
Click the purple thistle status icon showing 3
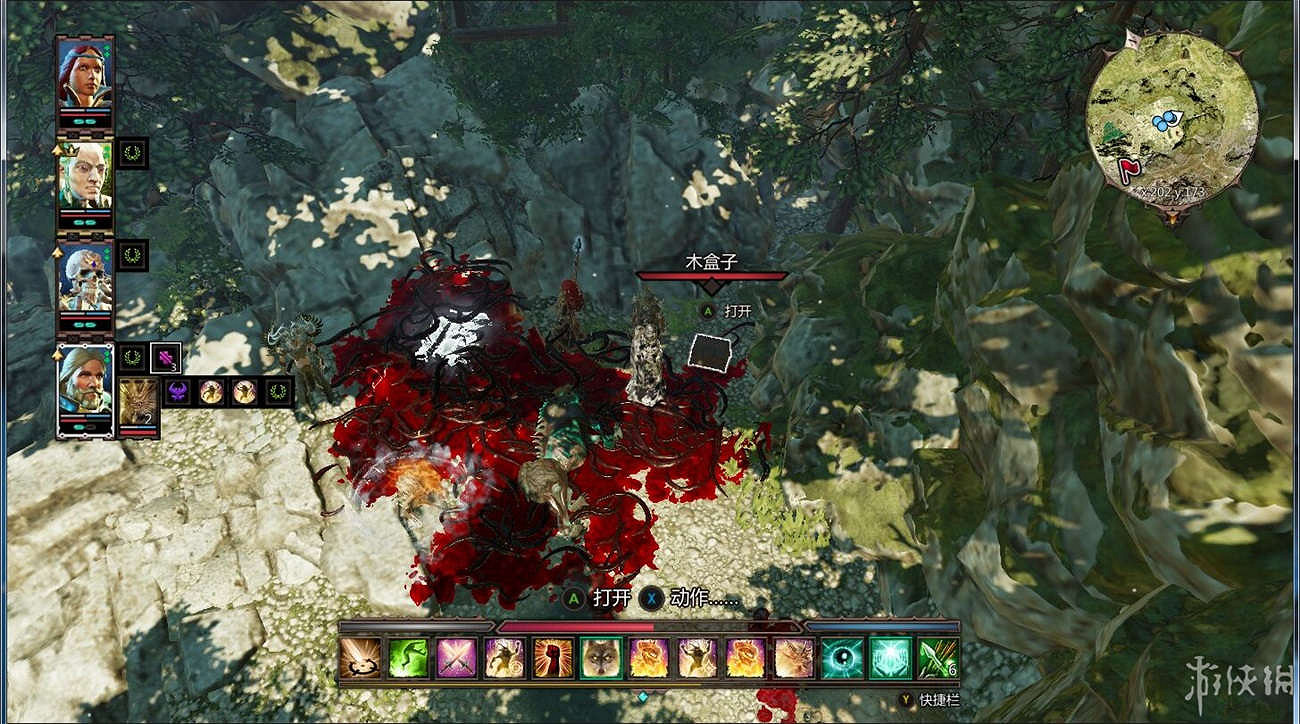pos(164,358)
